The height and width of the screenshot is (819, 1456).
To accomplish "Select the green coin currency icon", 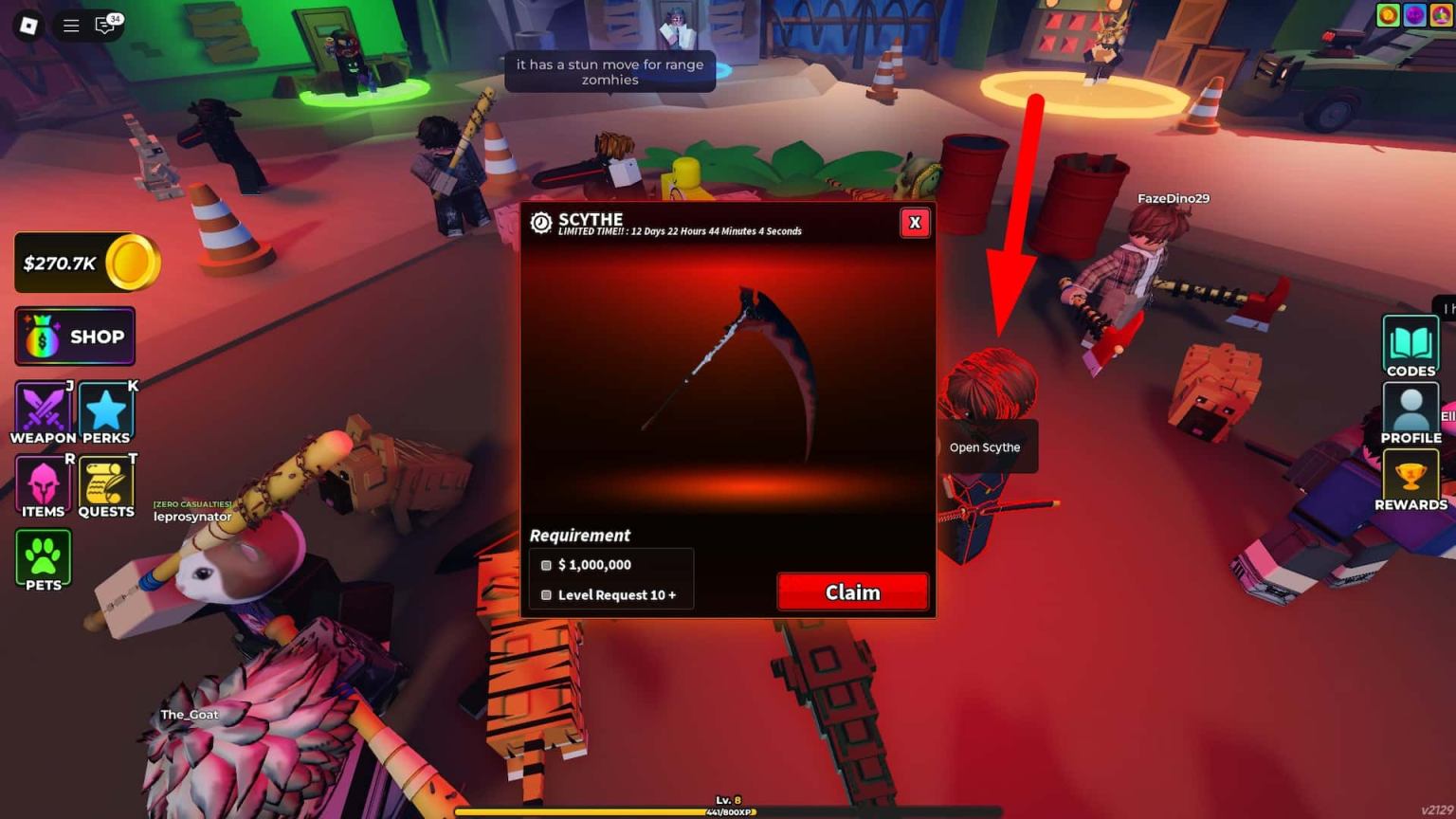I will [1388, 15].
